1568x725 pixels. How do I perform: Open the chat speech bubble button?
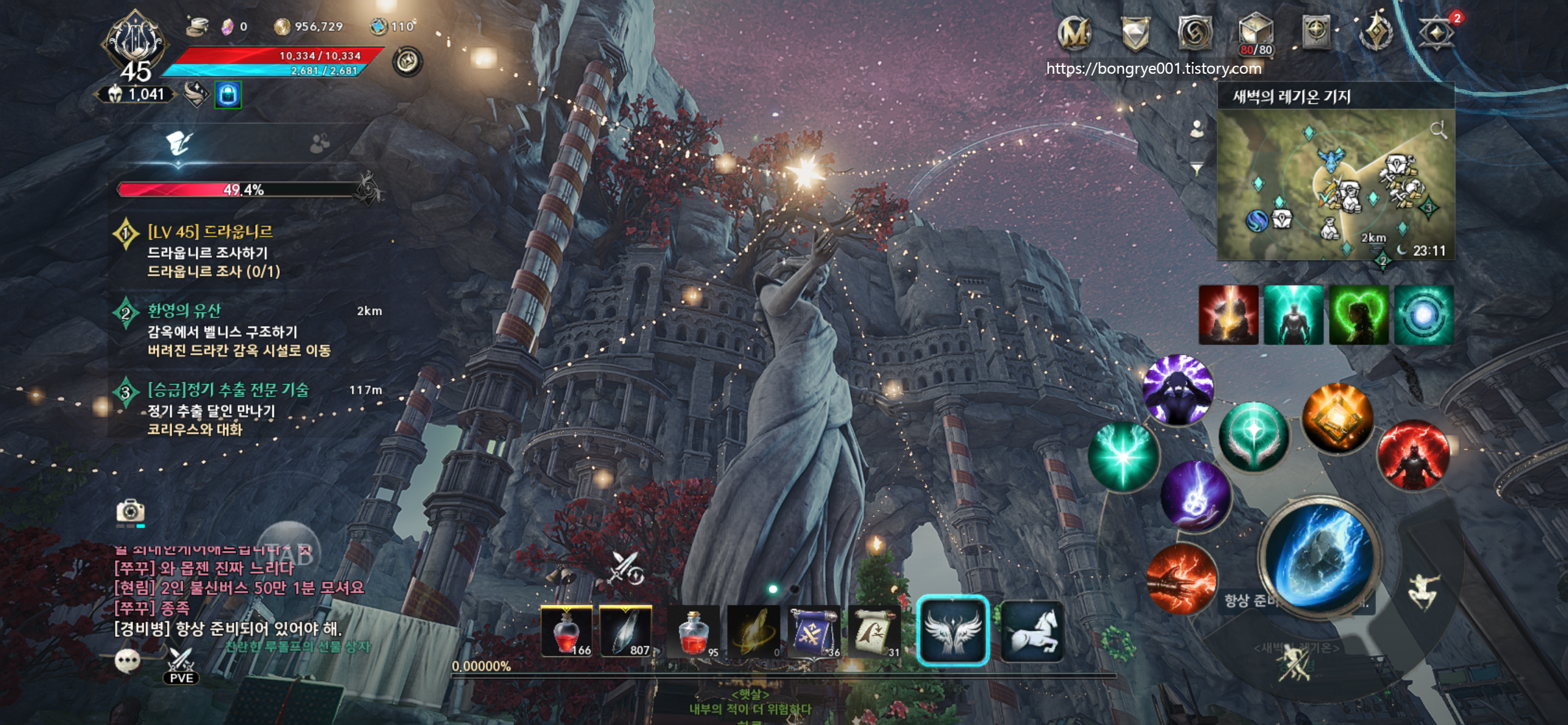(128, 661)
